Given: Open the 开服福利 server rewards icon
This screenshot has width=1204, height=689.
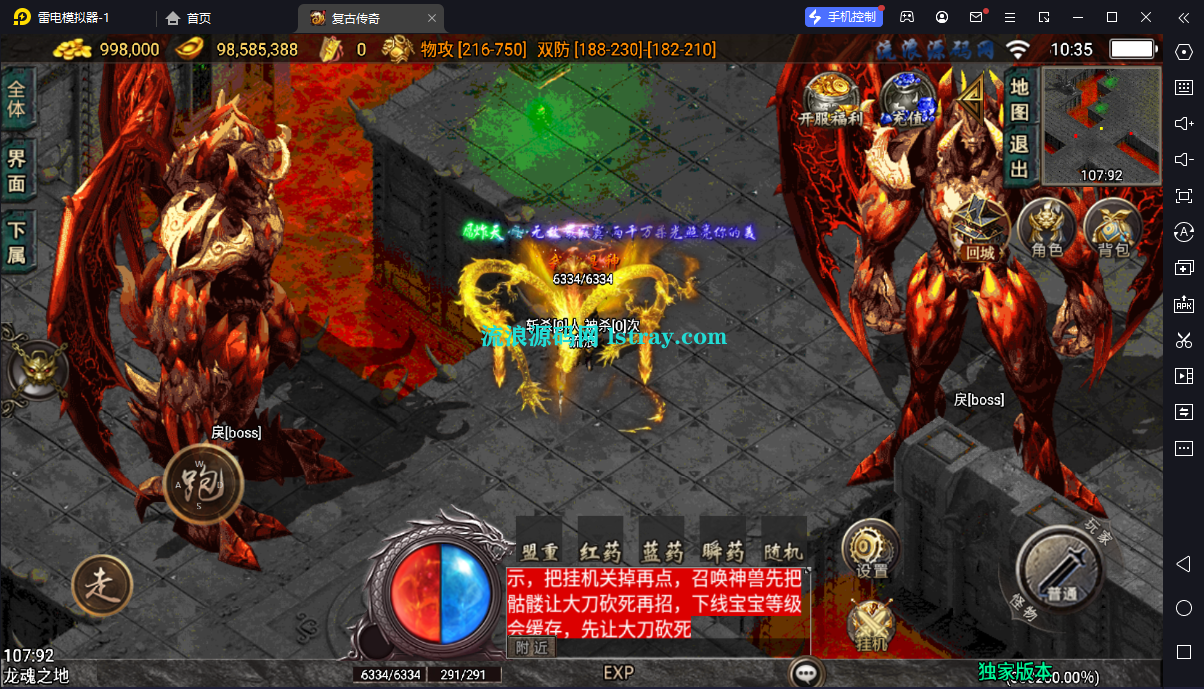Looking at the screenshot, I should [x=832, y=98].
